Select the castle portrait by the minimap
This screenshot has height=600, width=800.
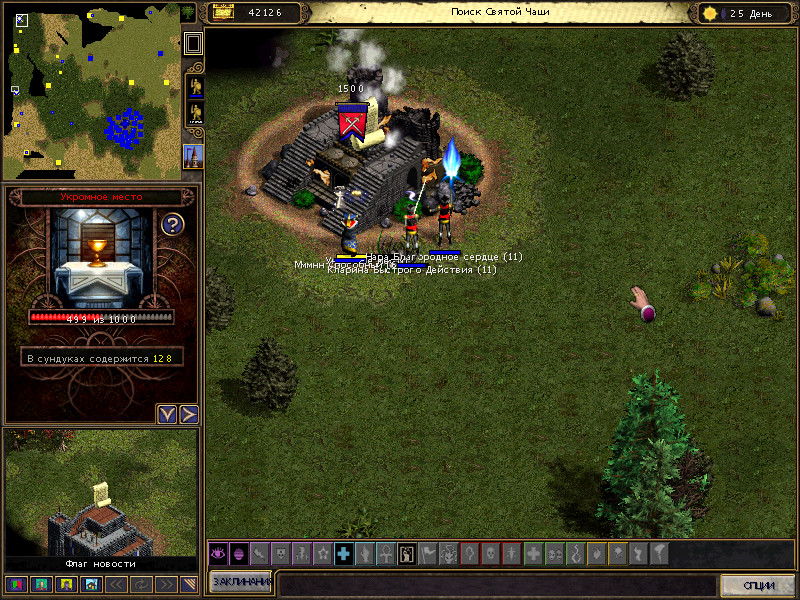click(193, 156)
